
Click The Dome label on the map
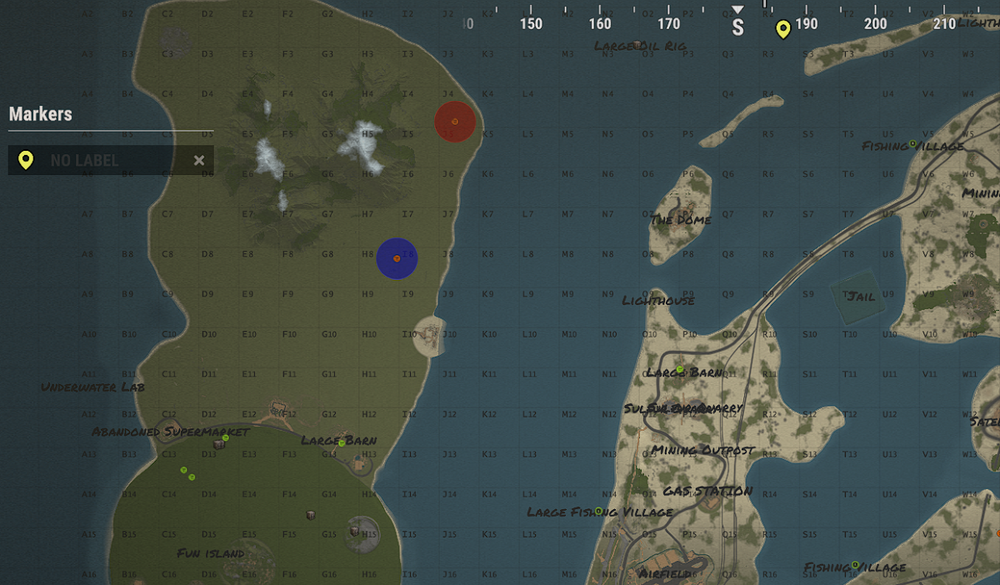(681, 220)
